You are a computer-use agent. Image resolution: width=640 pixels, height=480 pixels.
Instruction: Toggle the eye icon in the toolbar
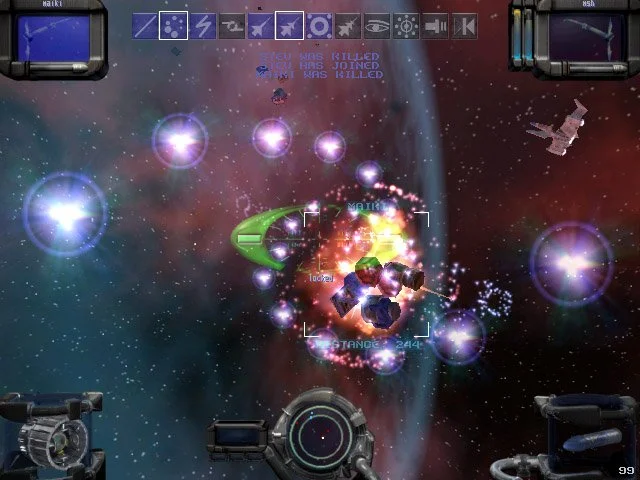click(377, 26)
